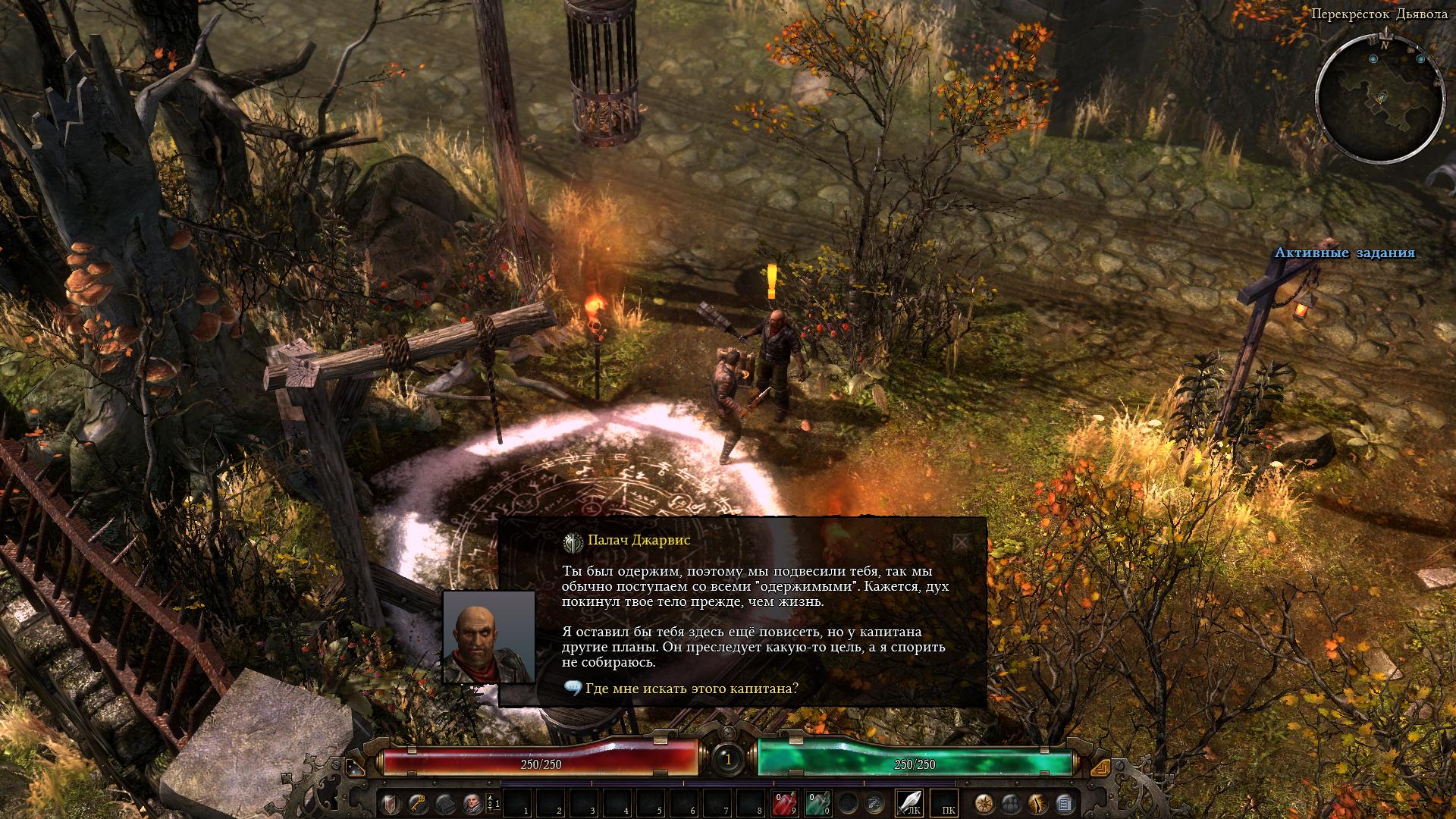Select the sword left-click attack slot
Image resolution: width=1456 pixels, height=819 pixels.
pos(909,802)
